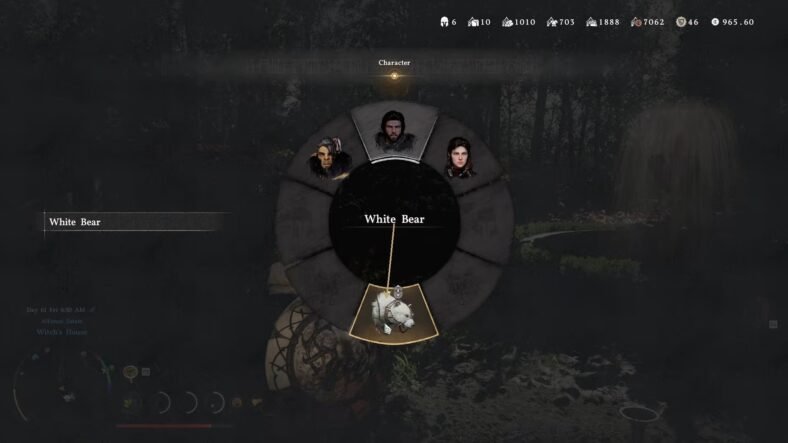Click the White Bear entry in left panel
The image size is (788, 443).
(x=76, y=222)
